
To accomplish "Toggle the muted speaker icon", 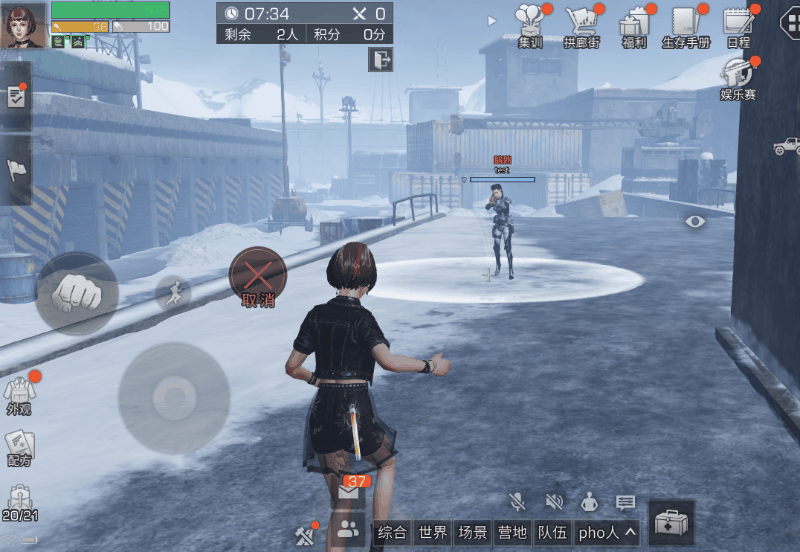I will click(x=553, y=502).
